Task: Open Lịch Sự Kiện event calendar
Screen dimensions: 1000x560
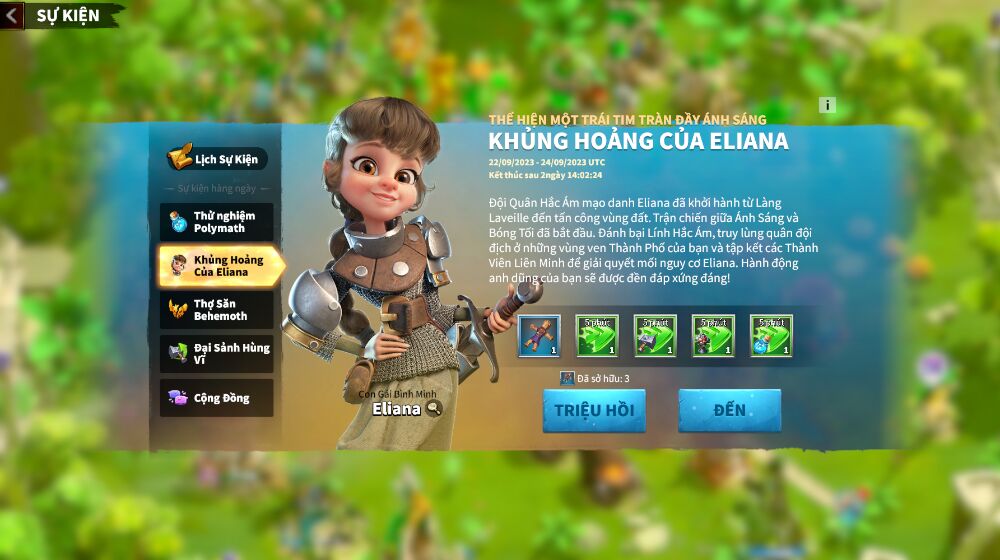Action: coord(217,159)
